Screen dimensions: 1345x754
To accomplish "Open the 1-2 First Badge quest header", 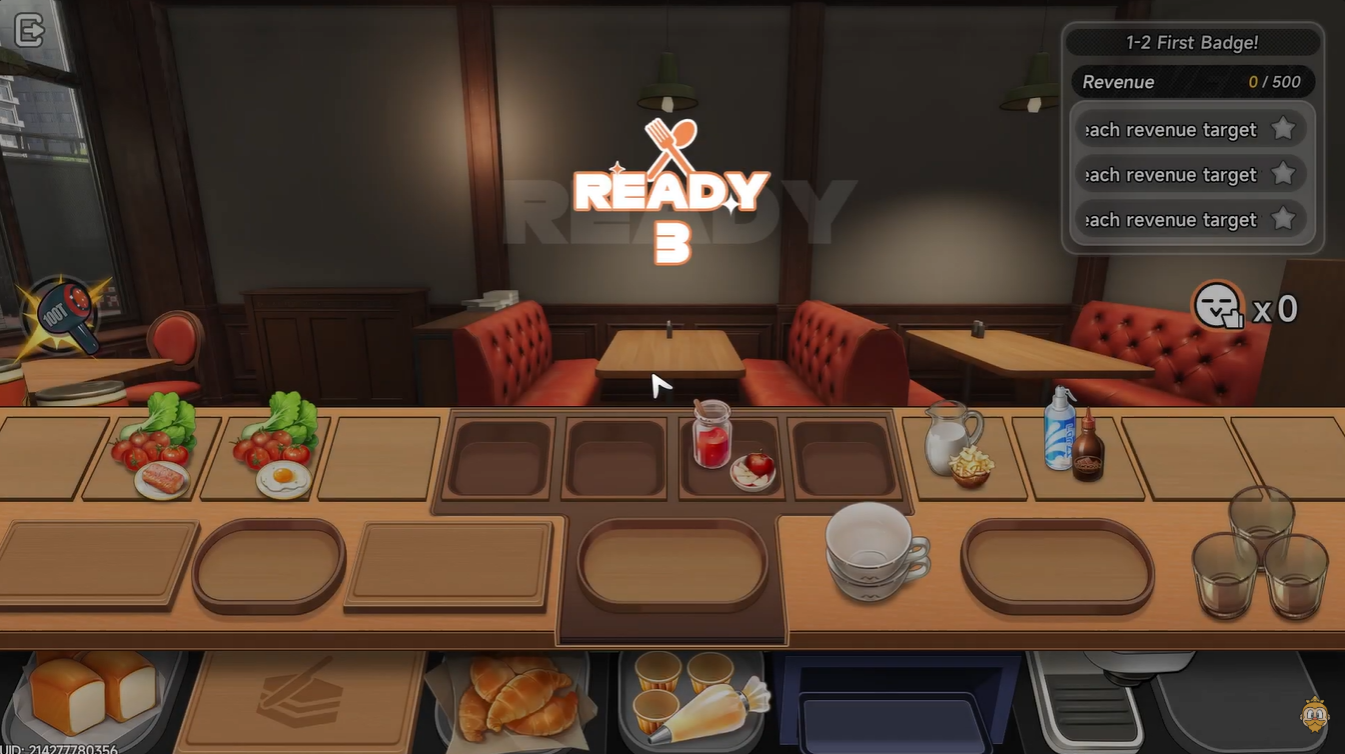I will point(1192,42).
